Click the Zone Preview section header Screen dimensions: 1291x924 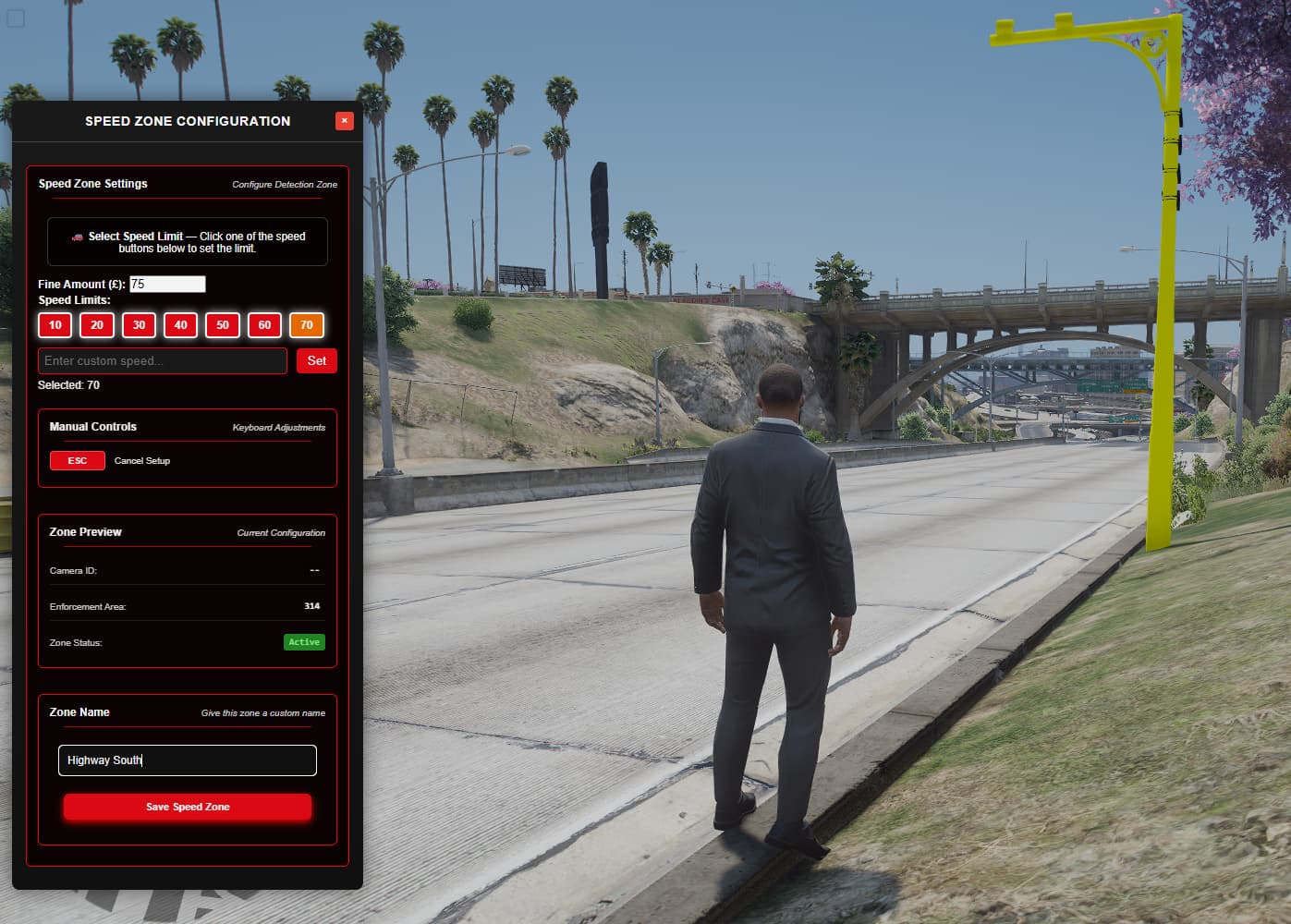(86, 531)
